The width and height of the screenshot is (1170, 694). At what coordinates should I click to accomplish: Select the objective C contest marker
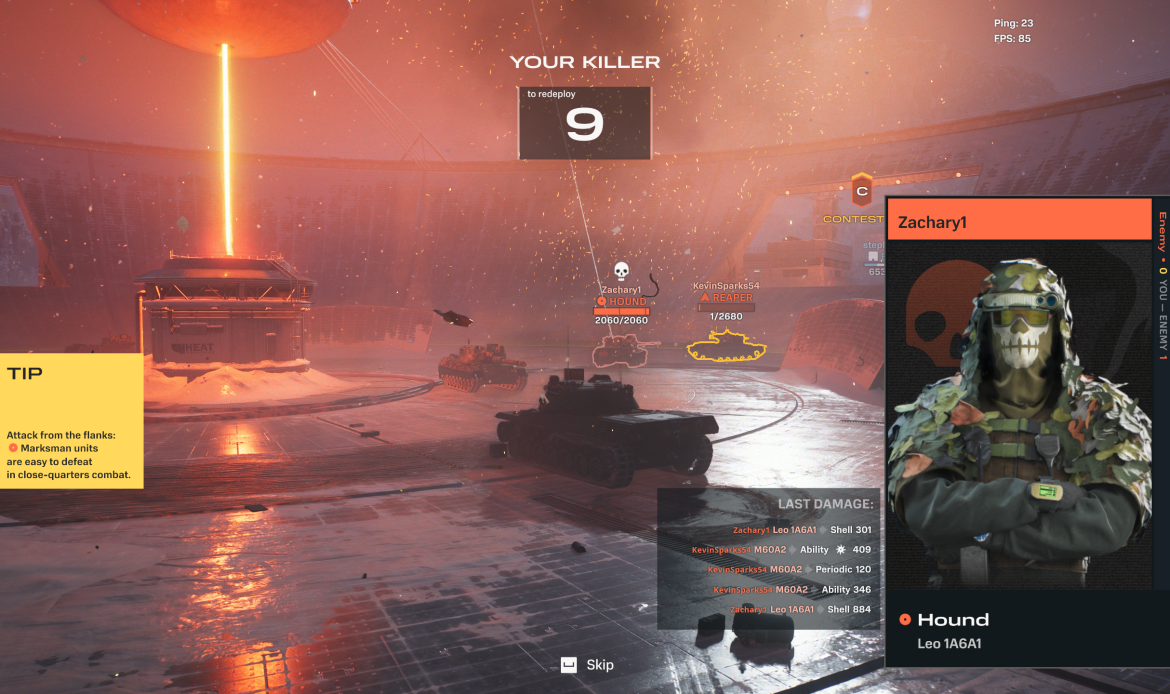pos(861,189)
